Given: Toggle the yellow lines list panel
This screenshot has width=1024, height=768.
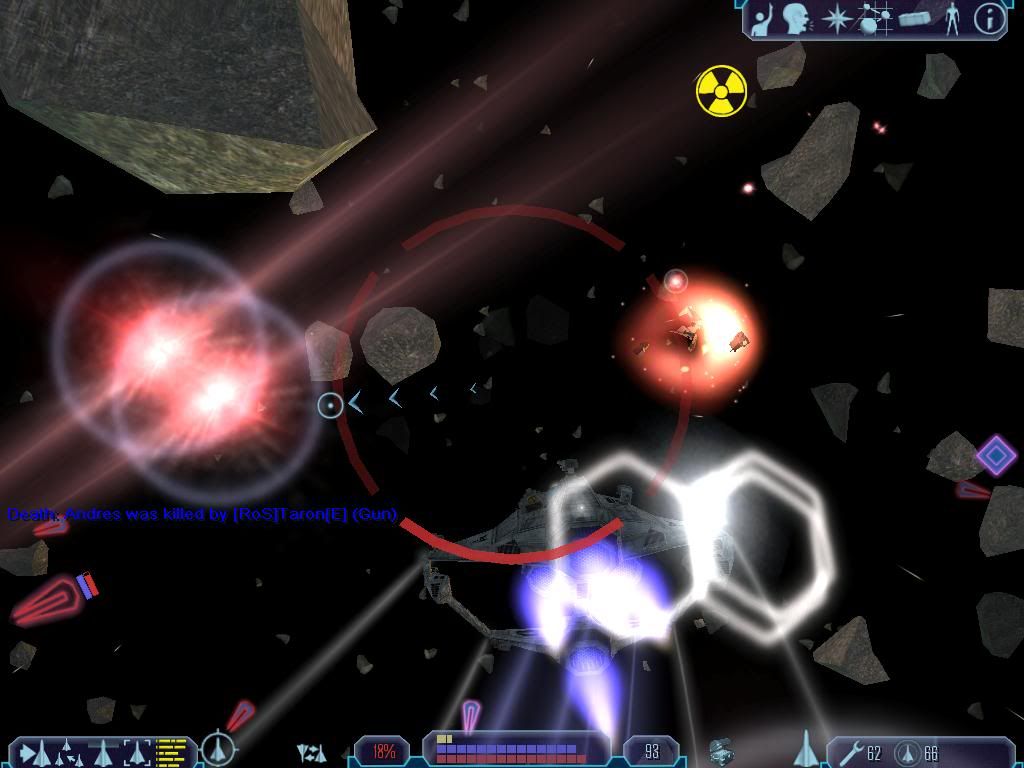Looking at the screenshot, I should click(172, 750).
